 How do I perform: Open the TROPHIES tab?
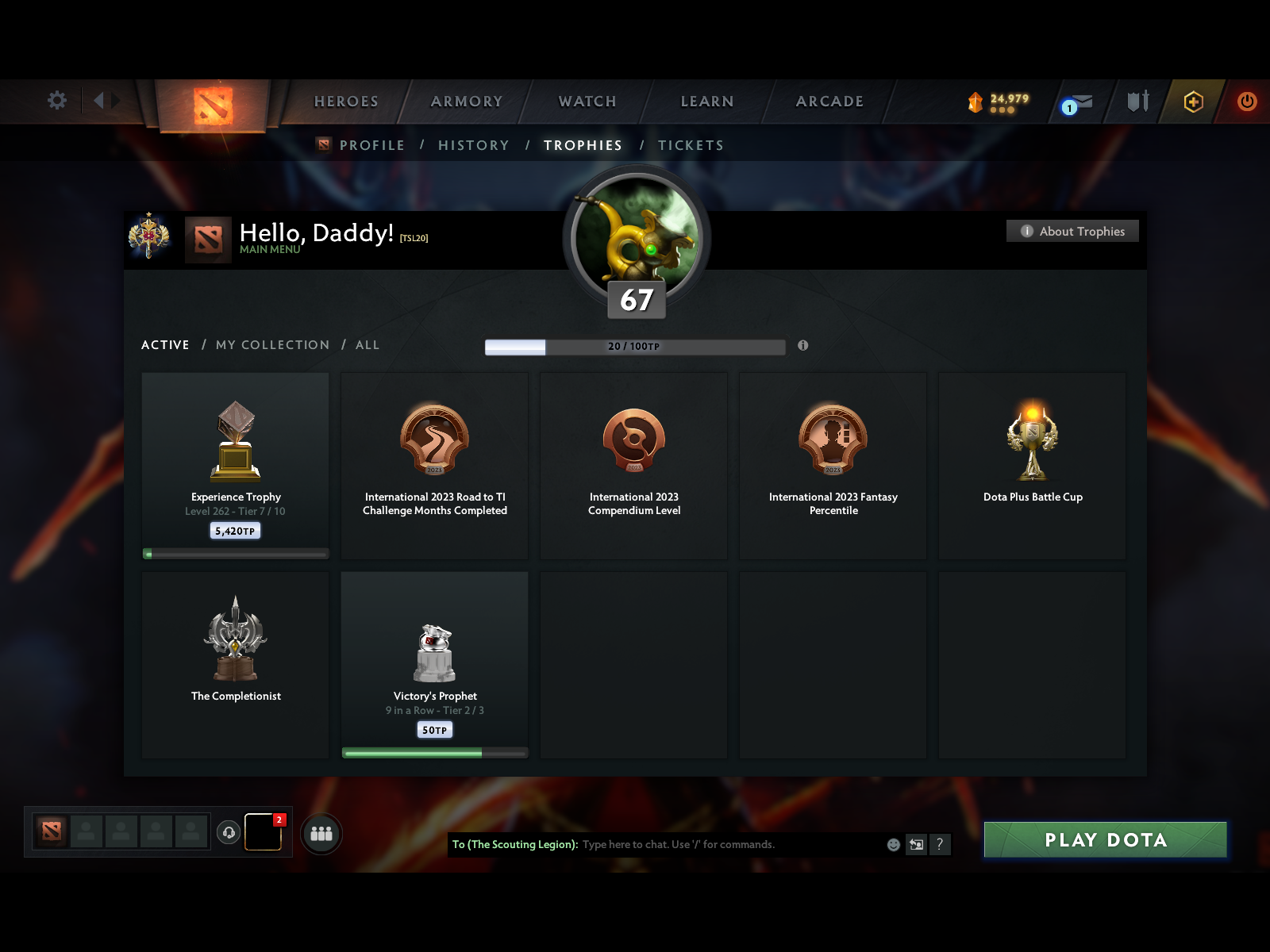pyautogui.click(x=583, y=145)
